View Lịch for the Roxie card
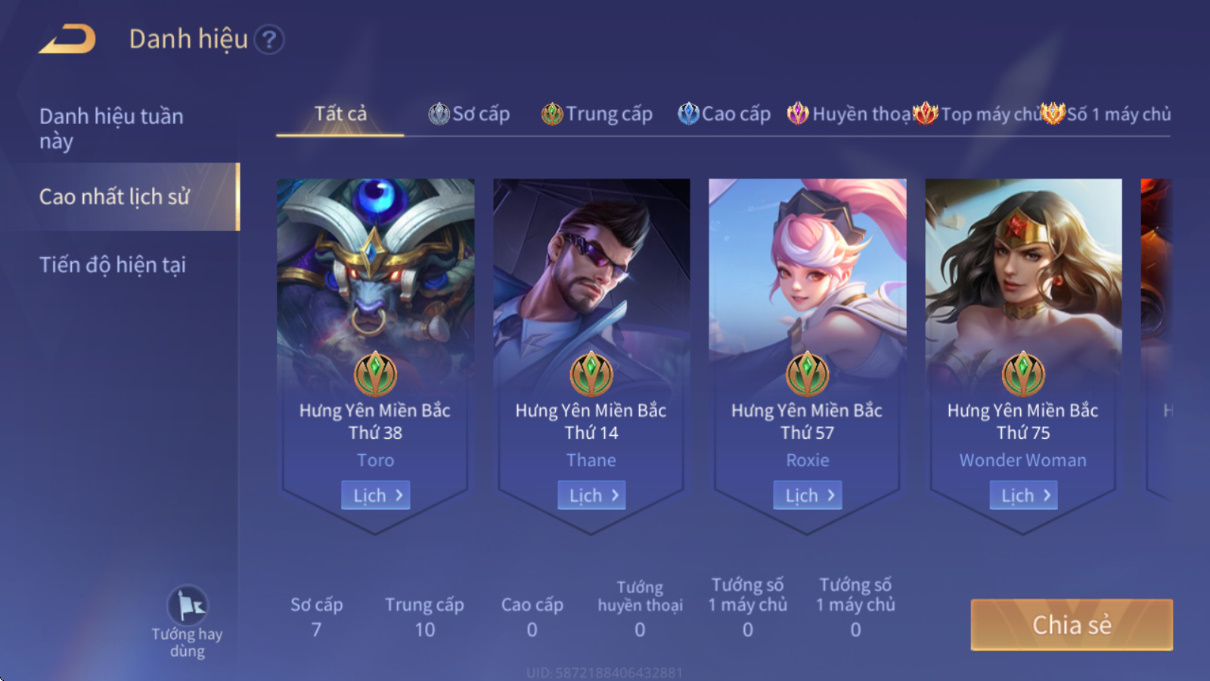The width and height of the screenshot is (1210, 681). point(808,495)
